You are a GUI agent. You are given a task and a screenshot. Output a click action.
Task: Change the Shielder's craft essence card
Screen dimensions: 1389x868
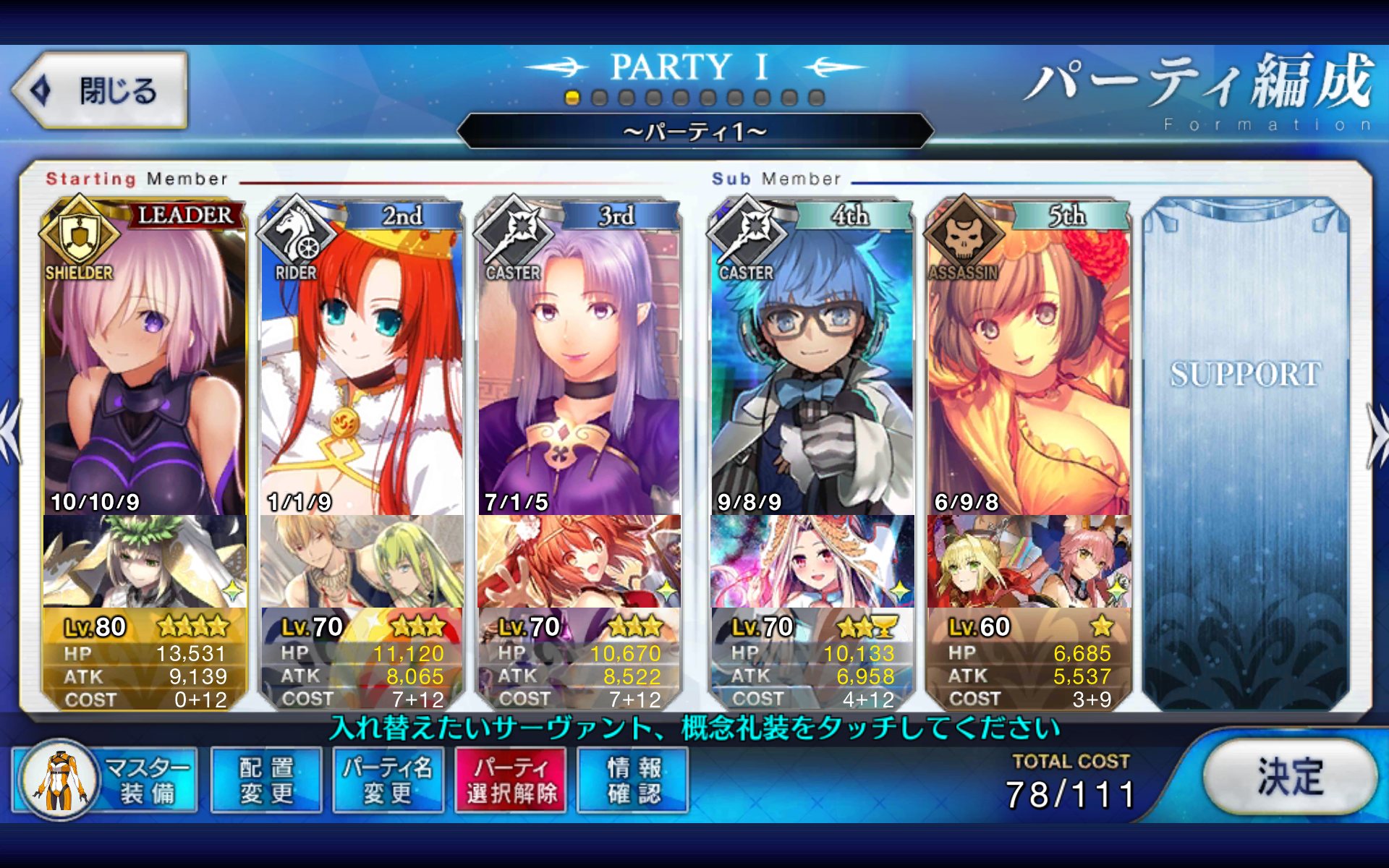145,562
